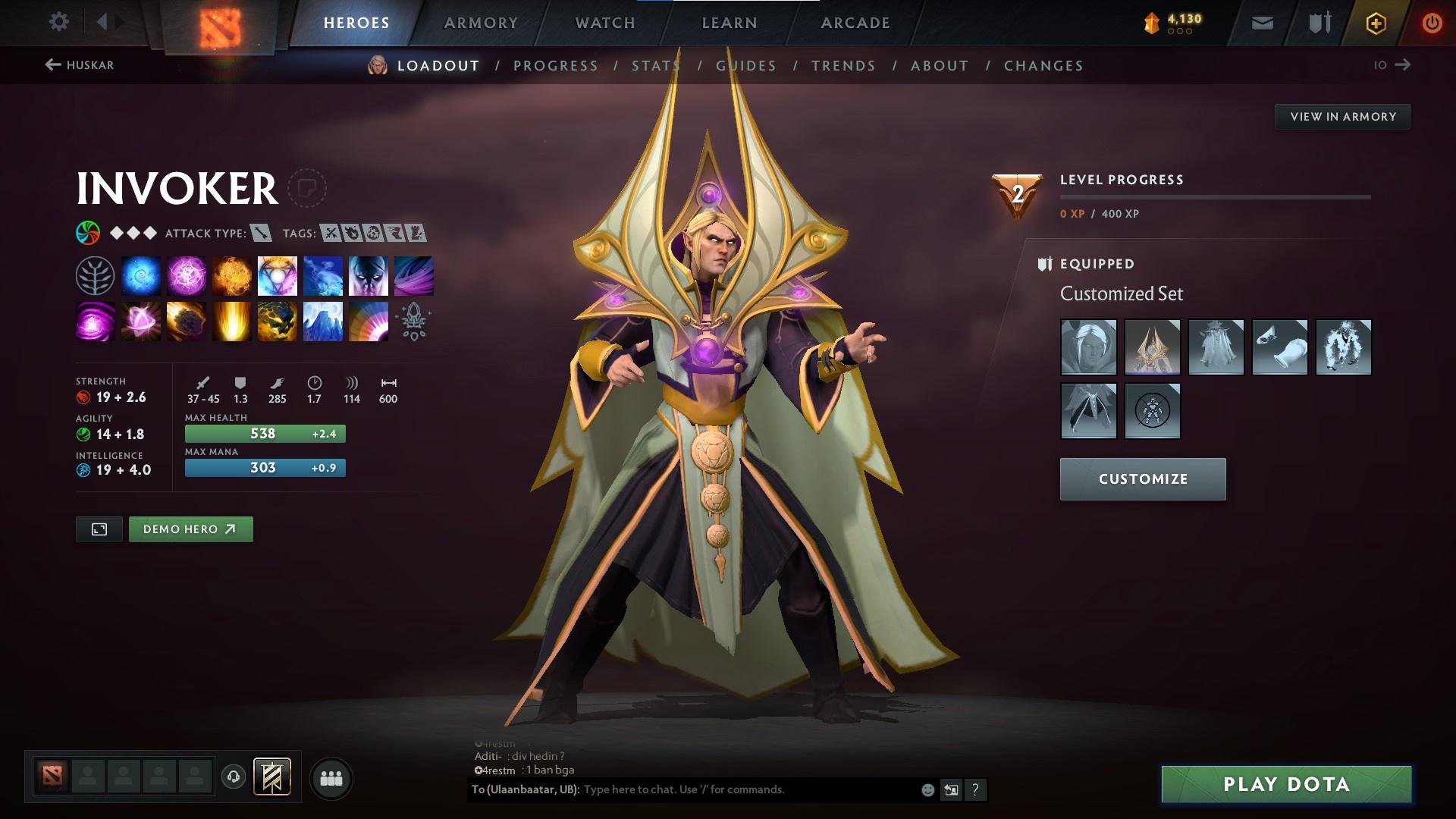Open the Sun Strike ability icon

[x=232, y=321]
